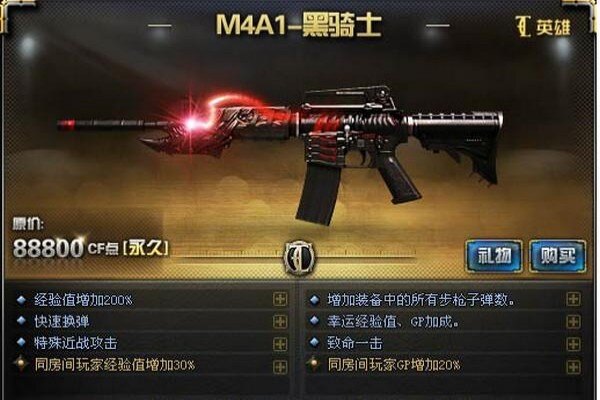Screen dimensions: 600x400
Task: Click the 礼物 gift button
Action: (494, 256)
